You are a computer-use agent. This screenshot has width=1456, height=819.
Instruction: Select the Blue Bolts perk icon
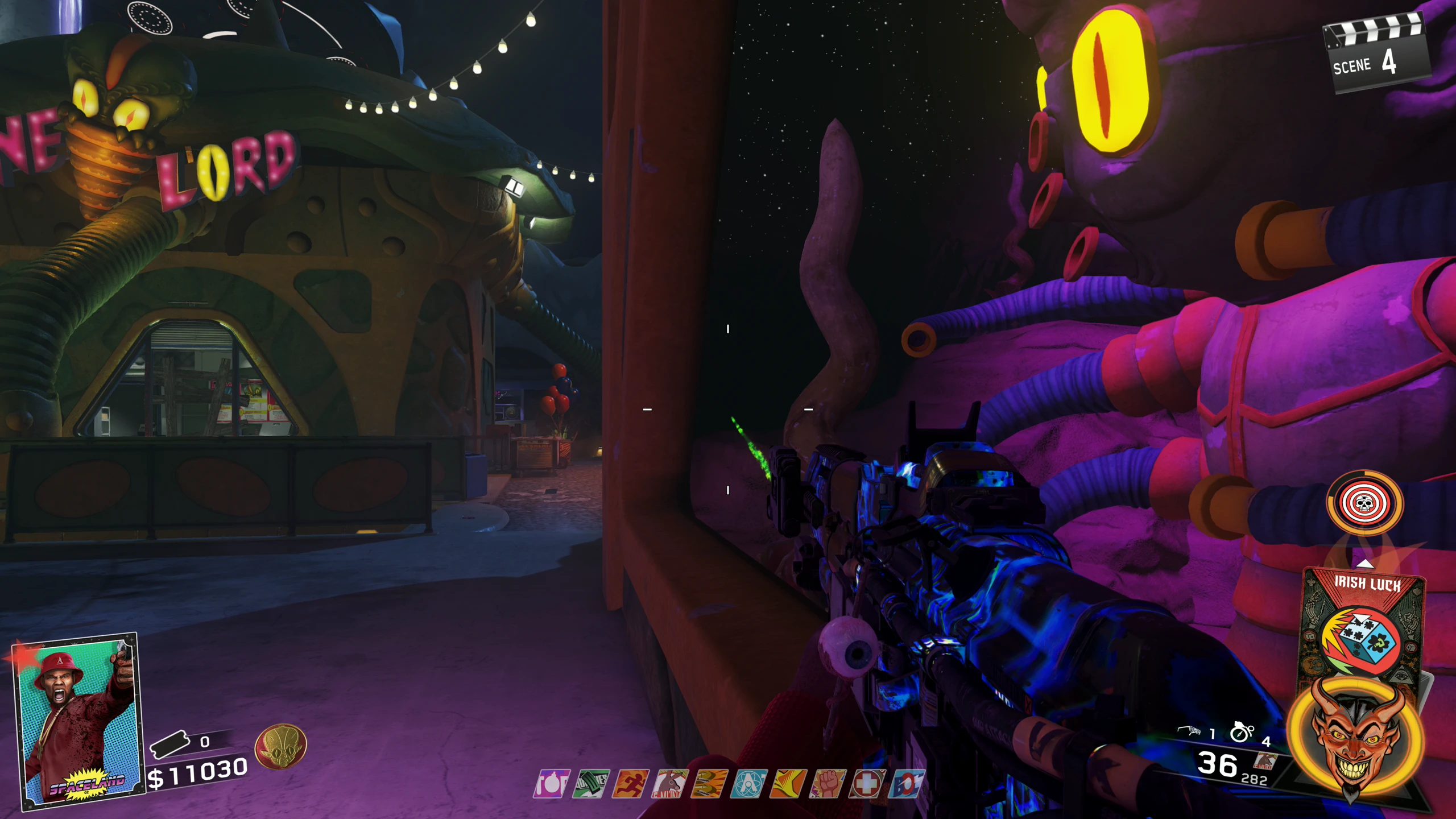(x=907, y=784)
